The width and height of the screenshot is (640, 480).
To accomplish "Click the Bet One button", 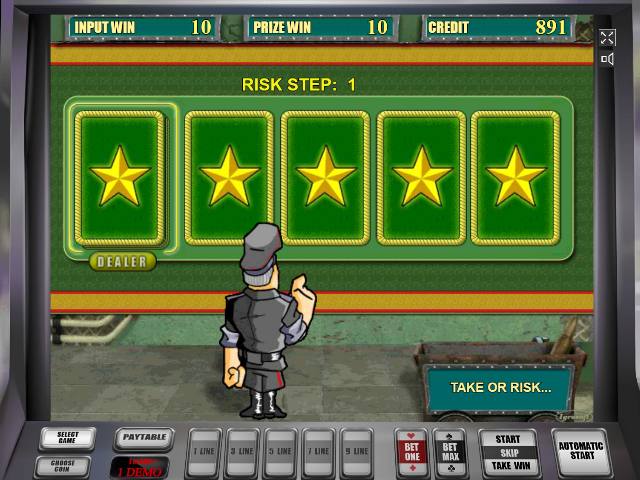I will pos(412,451).
